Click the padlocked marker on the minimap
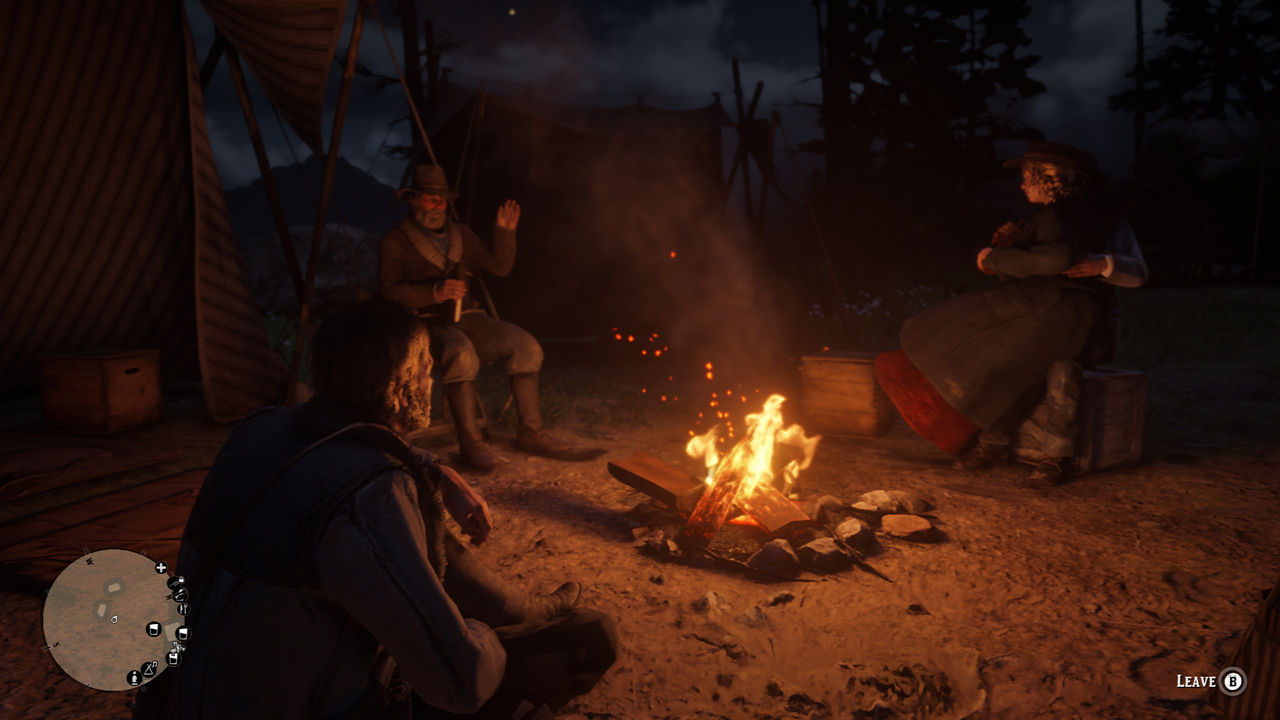Viewport: 1280px width, 720px height. [176, 582]
